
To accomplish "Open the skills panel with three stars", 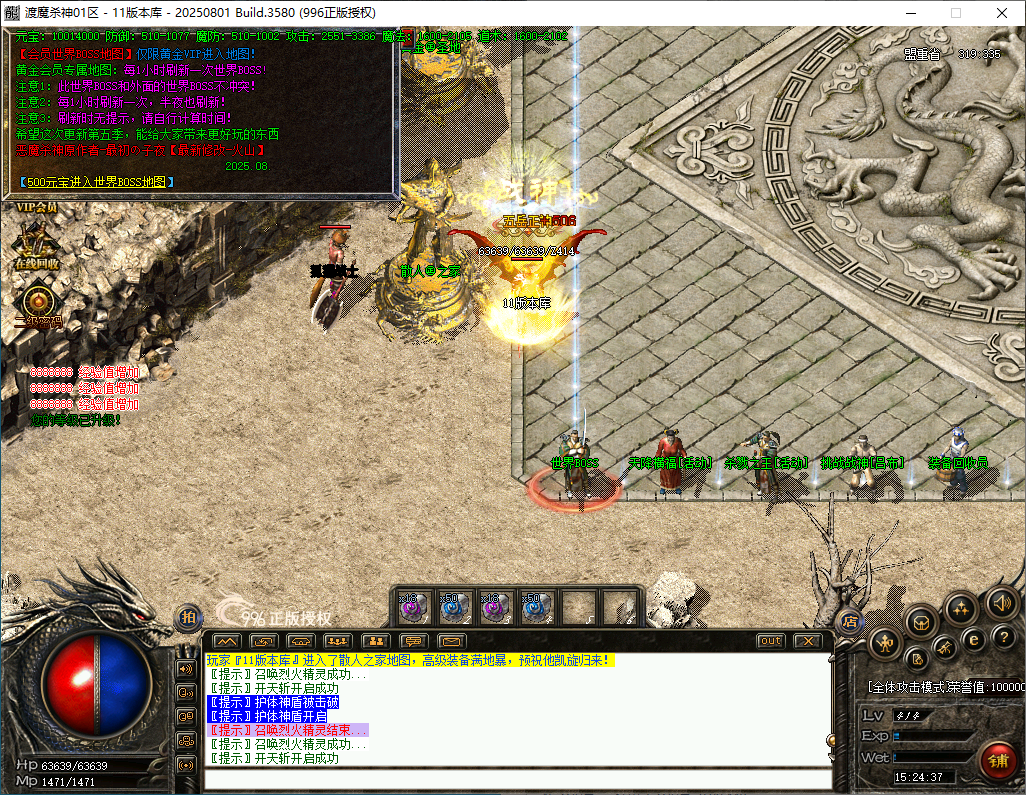I will pyautogui.click(x=960, y=607).
